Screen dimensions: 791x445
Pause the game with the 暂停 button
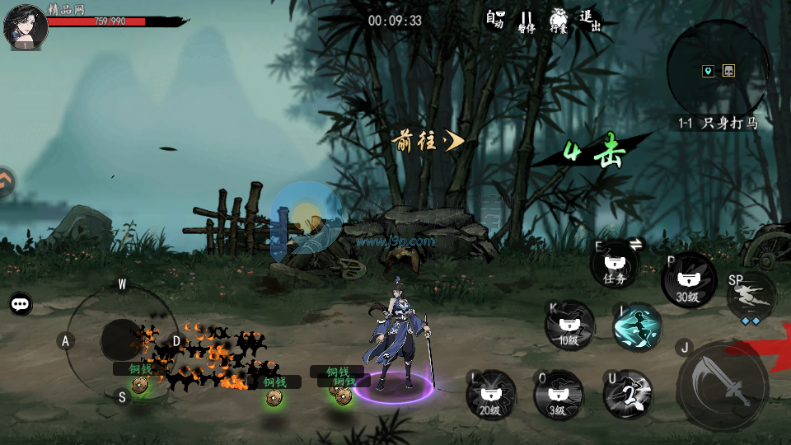tap(526, 21)
